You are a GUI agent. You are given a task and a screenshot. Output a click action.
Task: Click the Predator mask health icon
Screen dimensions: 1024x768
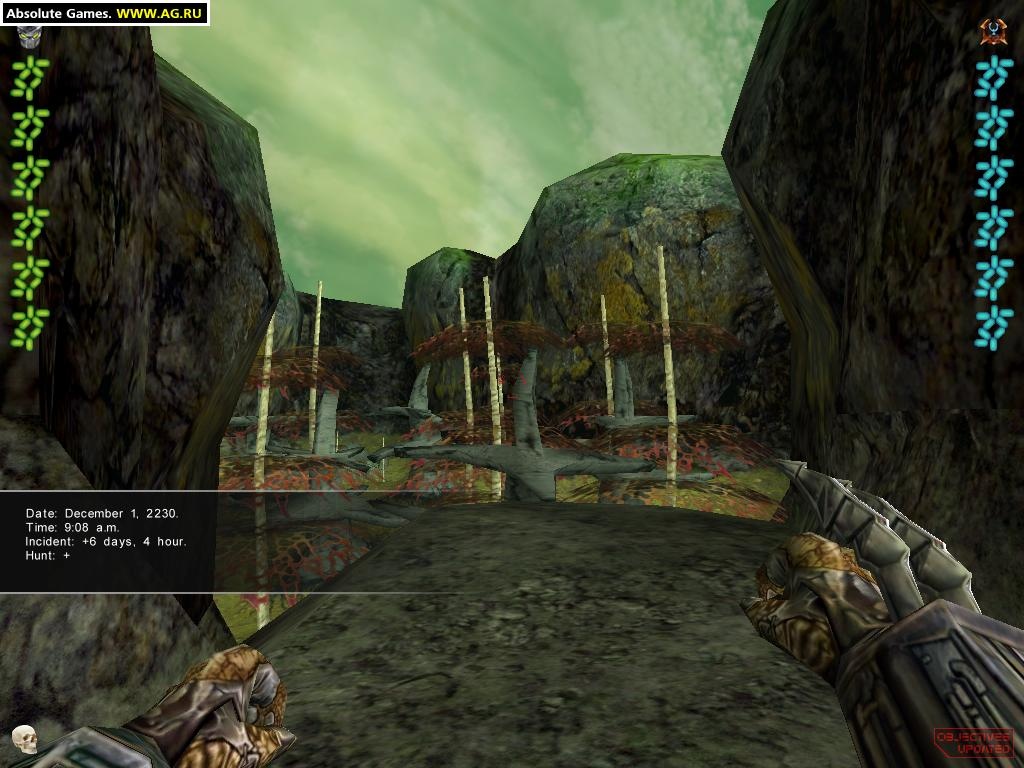(27, 38)
